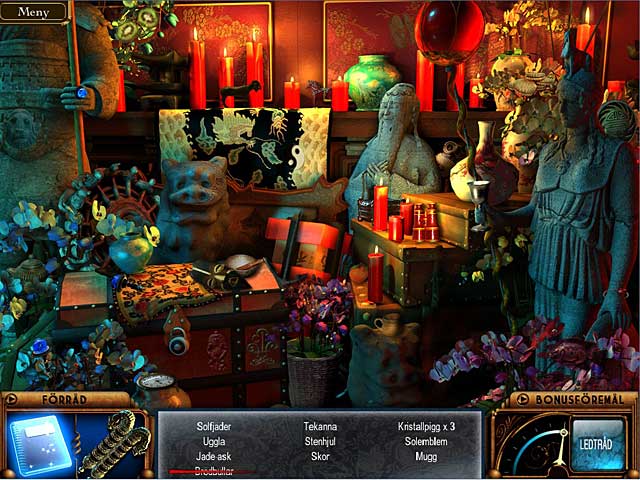640x480 pixels.
Task: Select Tekanna in the object list
Action: 320,426
